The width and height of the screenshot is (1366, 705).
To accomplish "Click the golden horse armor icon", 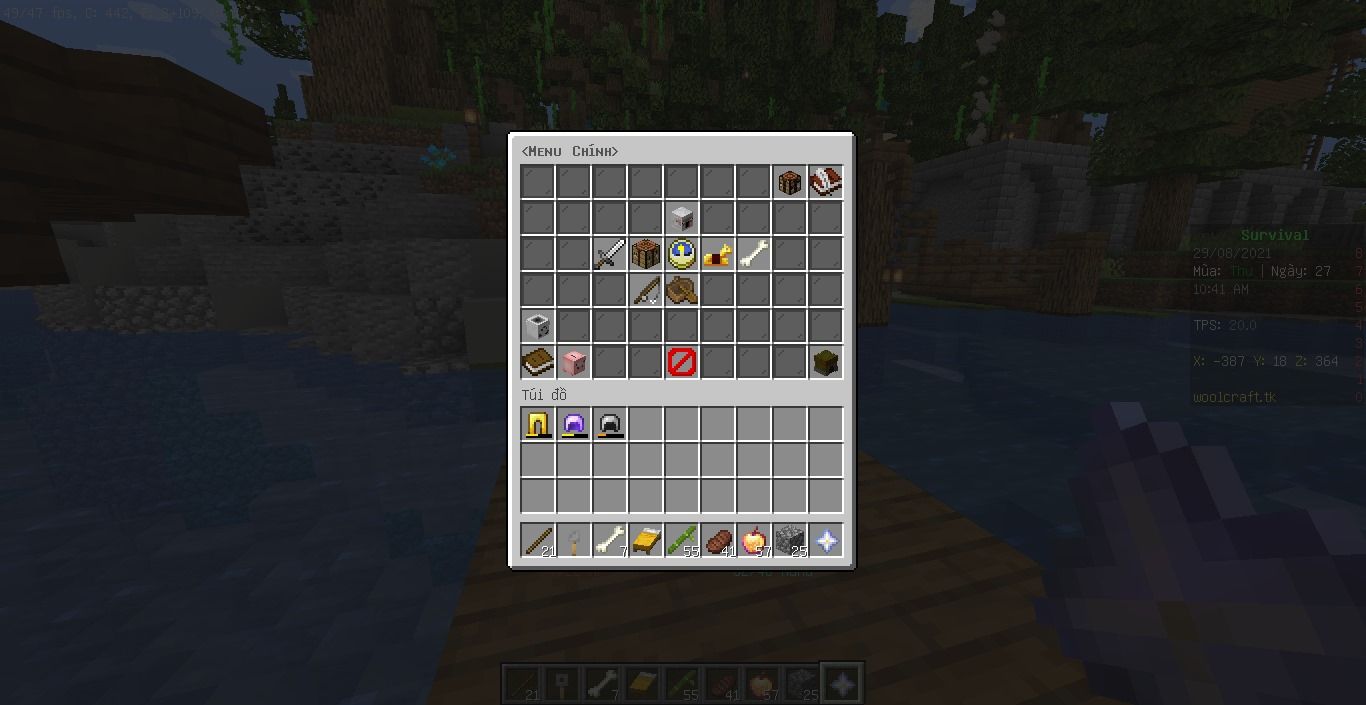I will 717,254.
